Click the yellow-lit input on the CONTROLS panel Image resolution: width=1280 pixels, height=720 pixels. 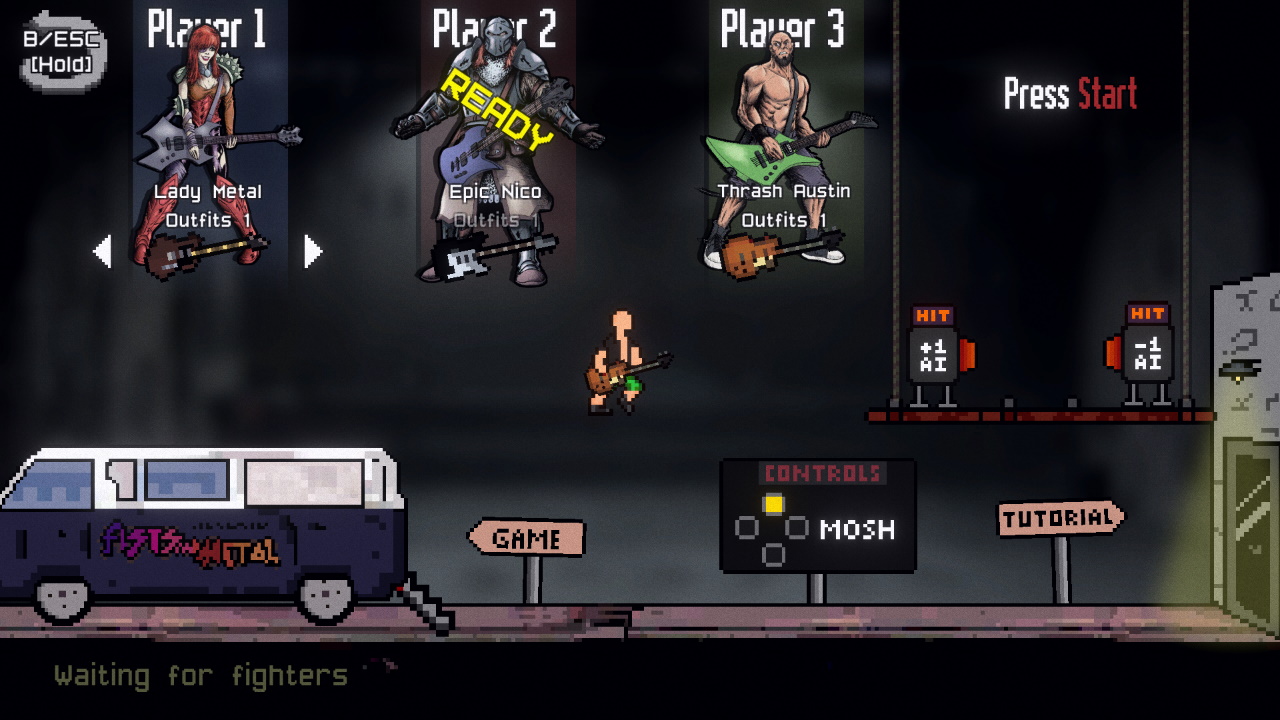click(772, 505)
